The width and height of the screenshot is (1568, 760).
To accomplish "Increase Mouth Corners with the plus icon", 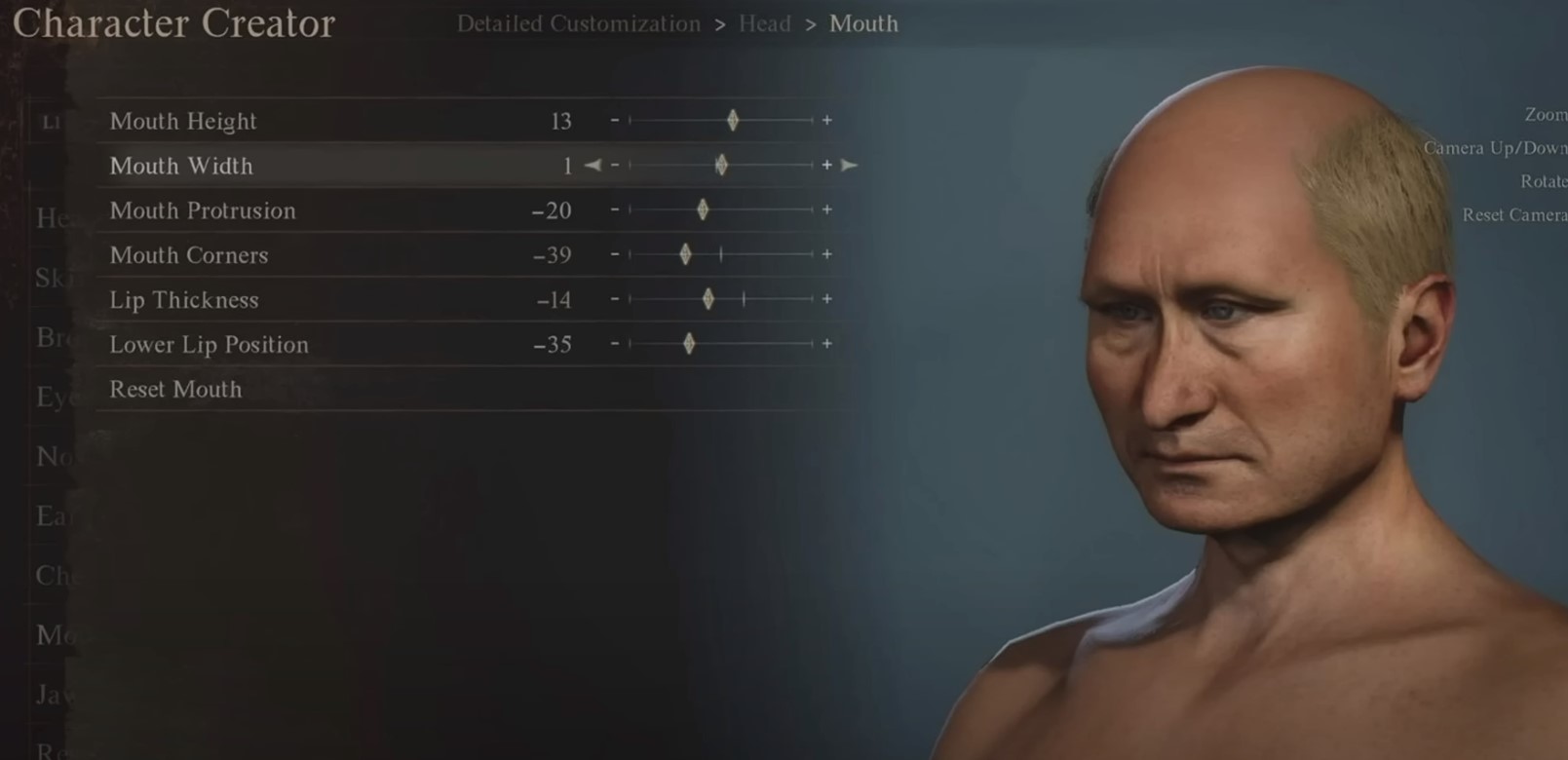I will (x=827, y=255).
